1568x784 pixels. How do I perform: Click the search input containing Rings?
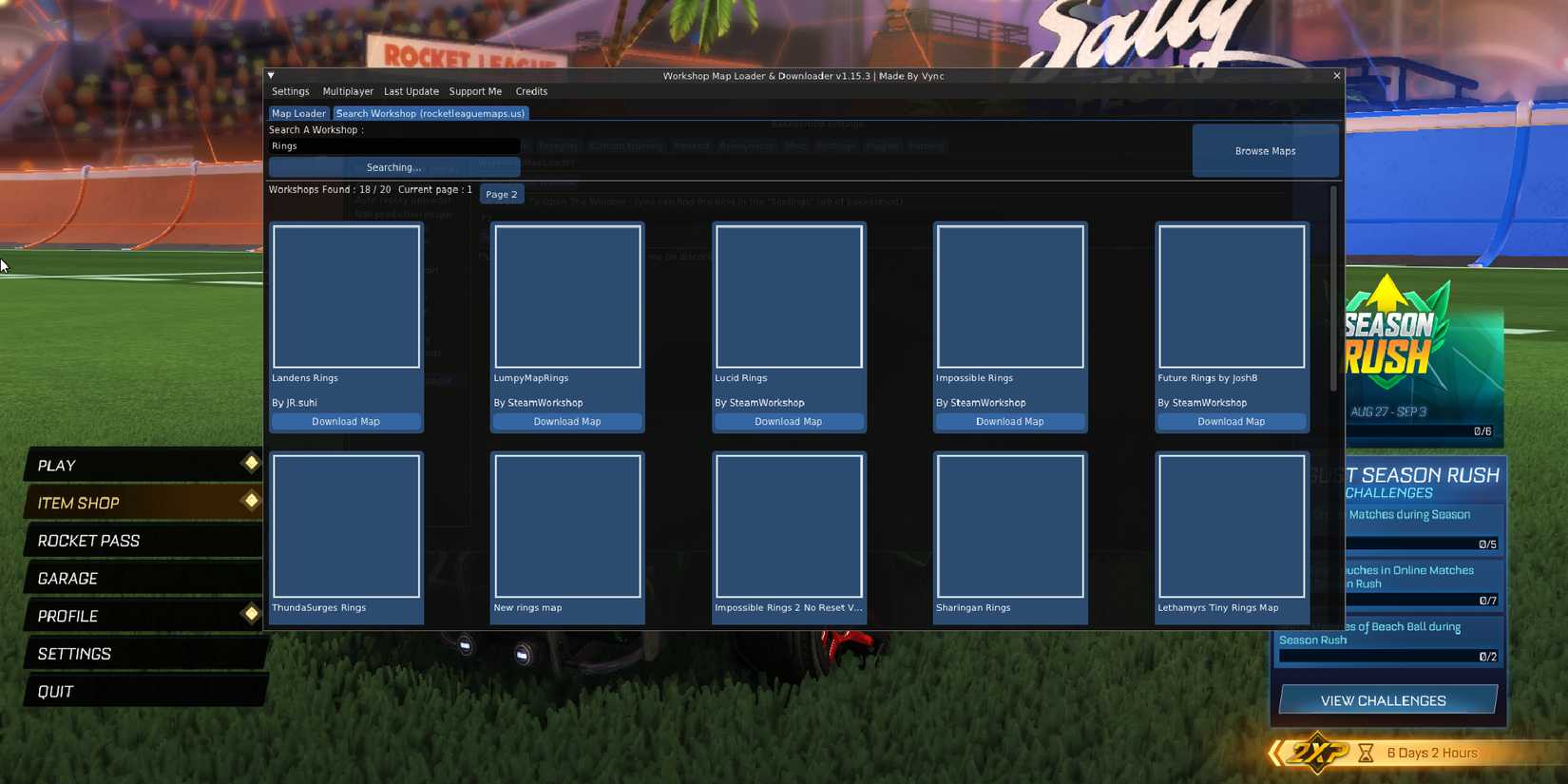(393, 145)
